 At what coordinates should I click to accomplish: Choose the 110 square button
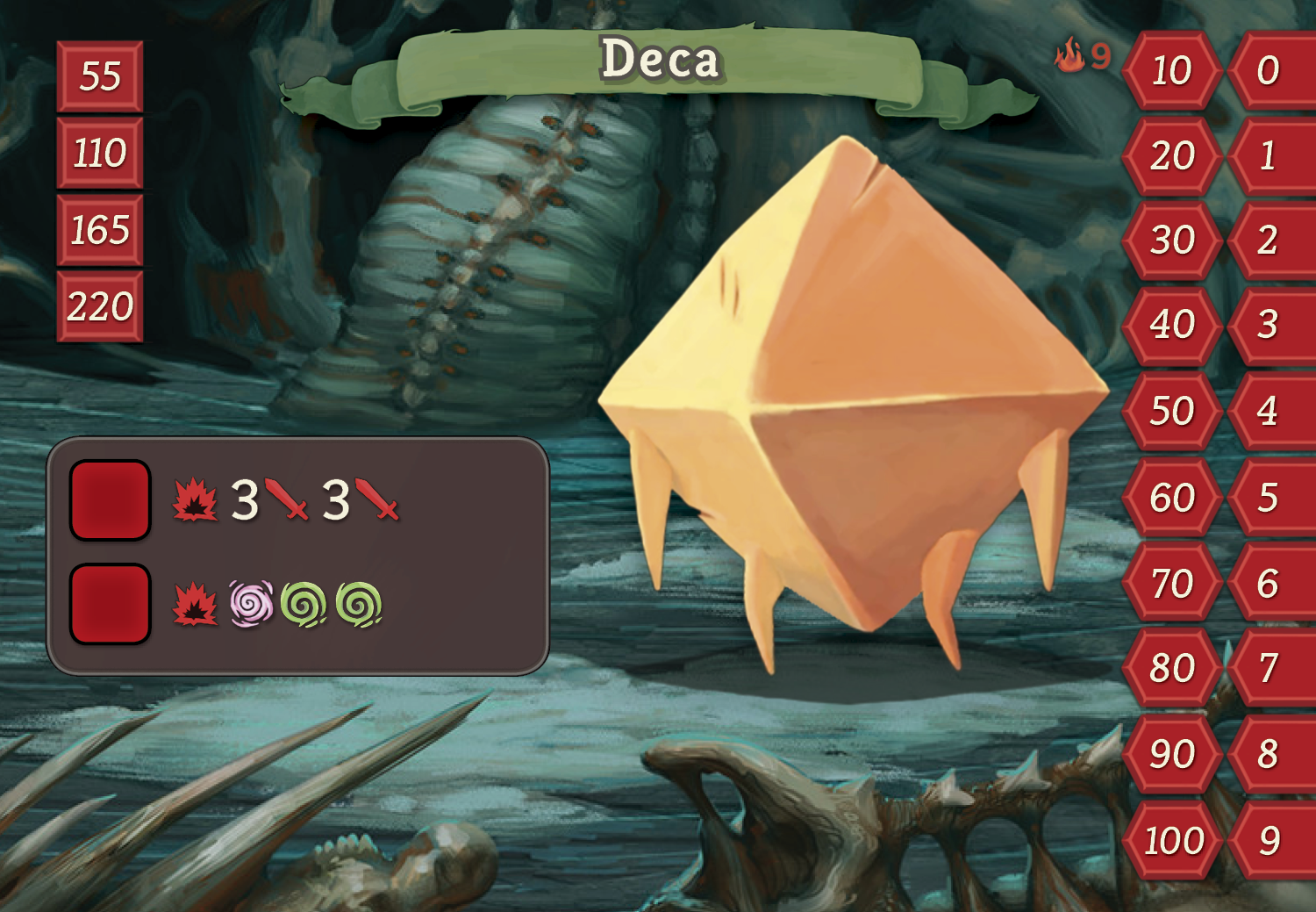pyautogui.click(x=100, y=154)
